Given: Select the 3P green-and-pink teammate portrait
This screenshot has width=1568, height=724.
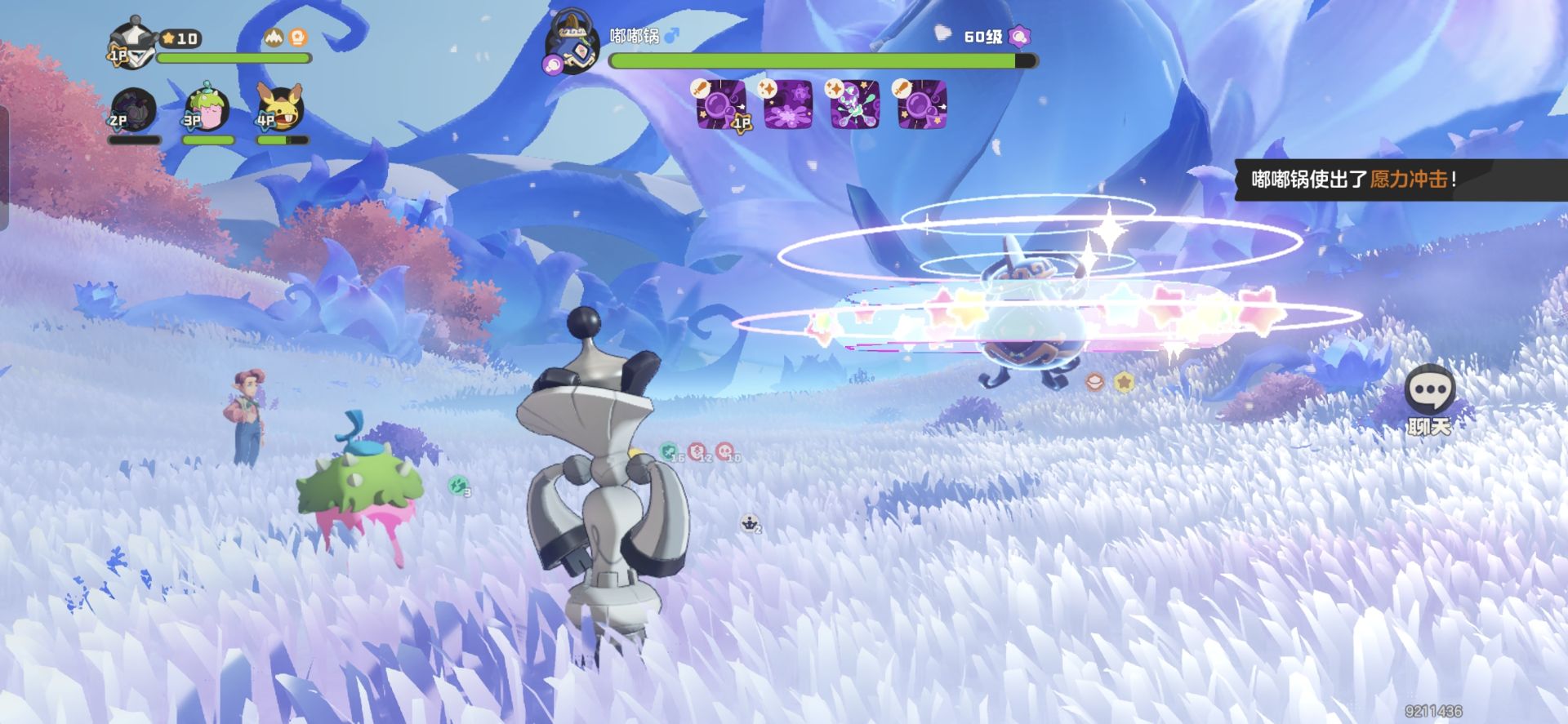Looking at the screenshot, I should tap(207, 107).
